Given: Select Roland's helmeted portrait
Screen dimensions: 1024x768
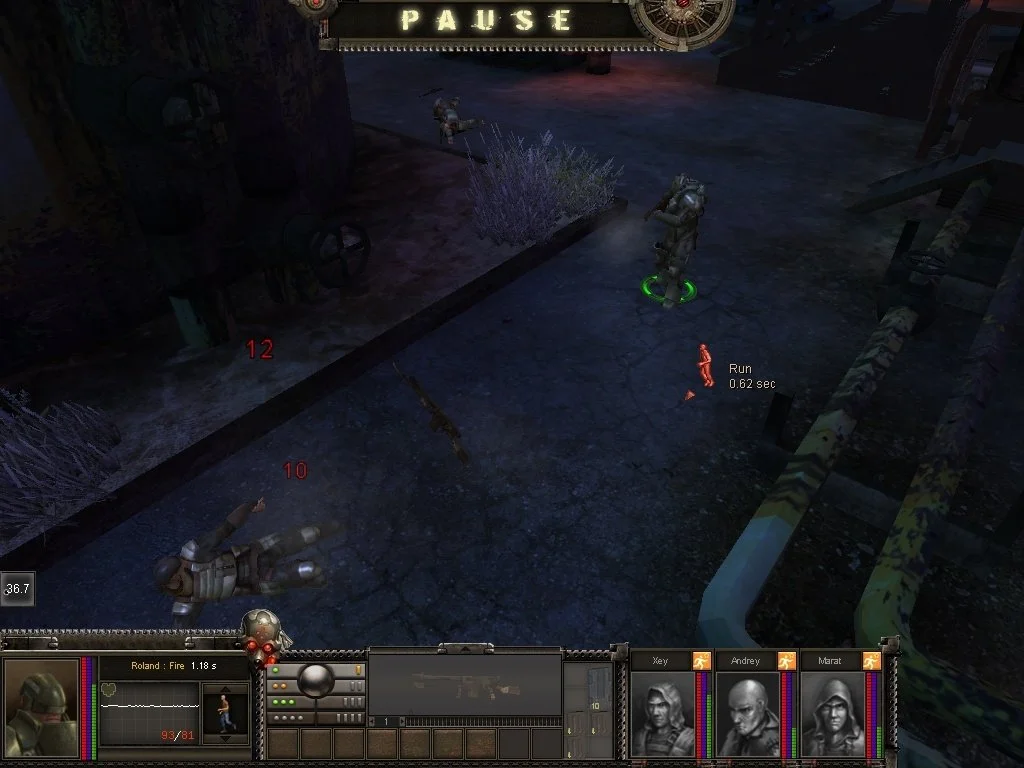Looking at the screenshot, I should click(x=42, y=708).
